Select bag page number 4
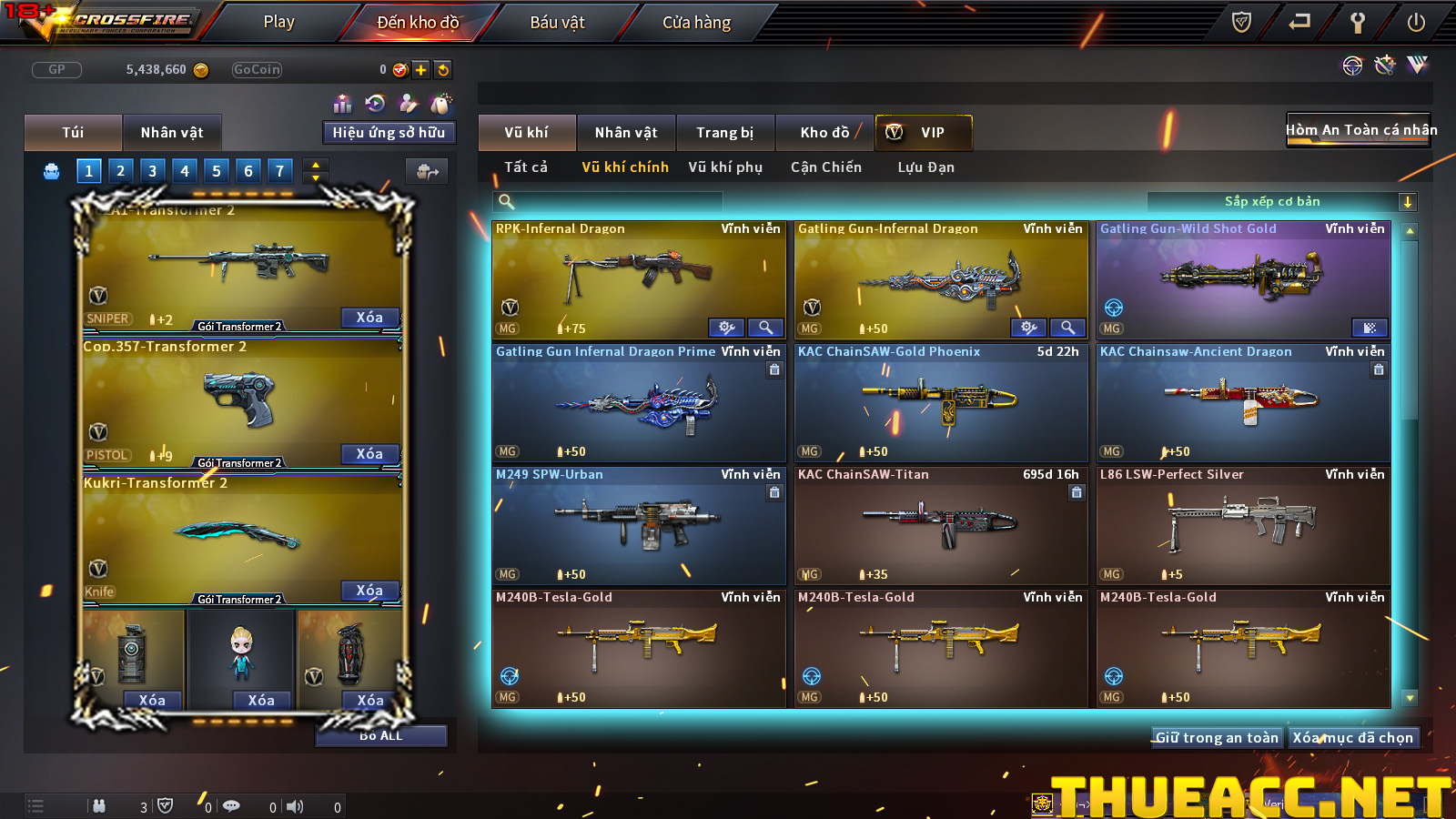This screenshot has width=1456, height=819. pyautogui.click(x=185, y=170)
